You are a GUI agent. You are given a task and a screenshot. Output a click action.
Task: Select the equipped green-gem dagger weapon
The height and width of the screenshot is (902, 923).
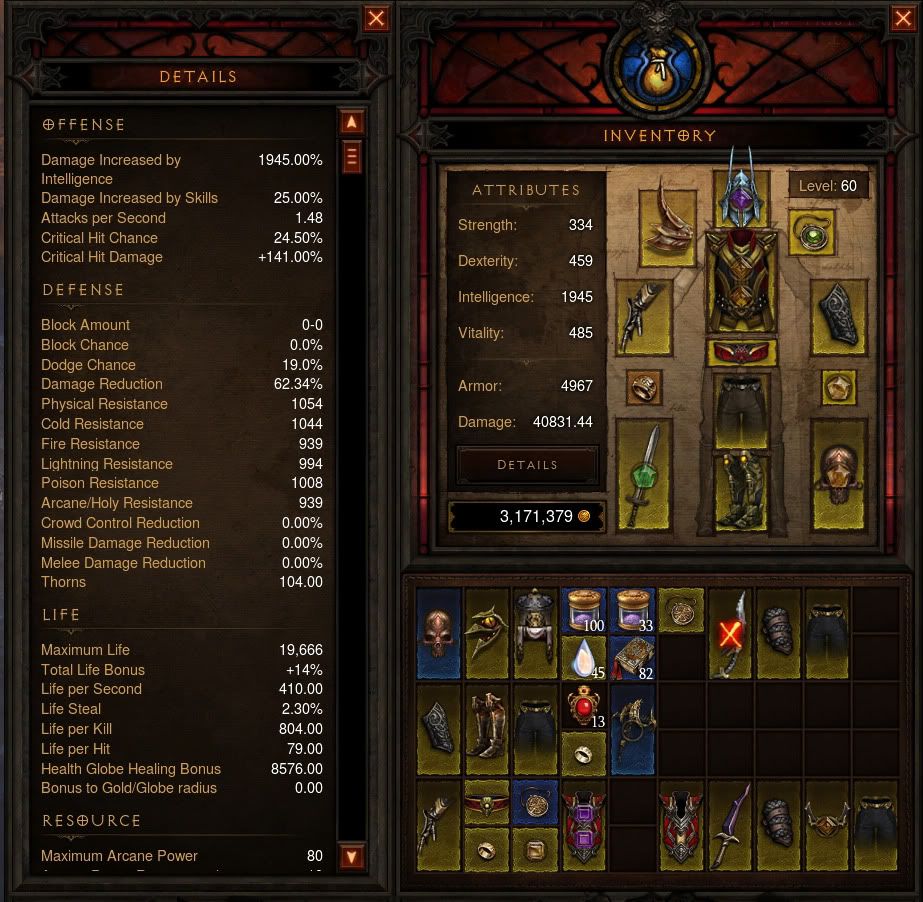point(644,474)
